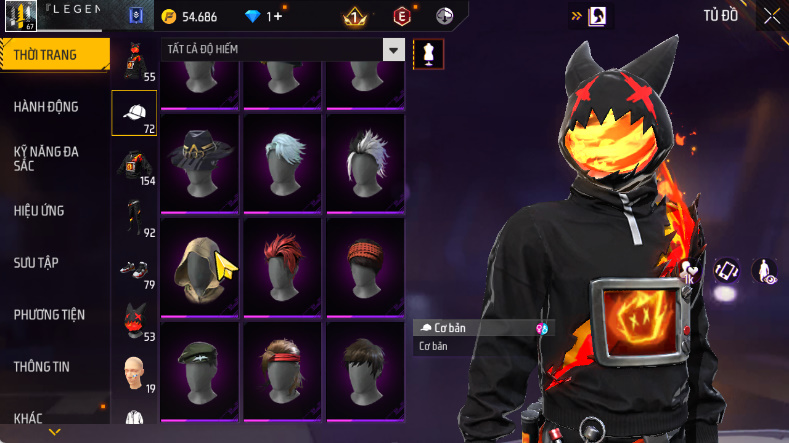The width and height of the screenshot is (789, 443).
Task: Close the wardrobe screen
Action: 772,16
